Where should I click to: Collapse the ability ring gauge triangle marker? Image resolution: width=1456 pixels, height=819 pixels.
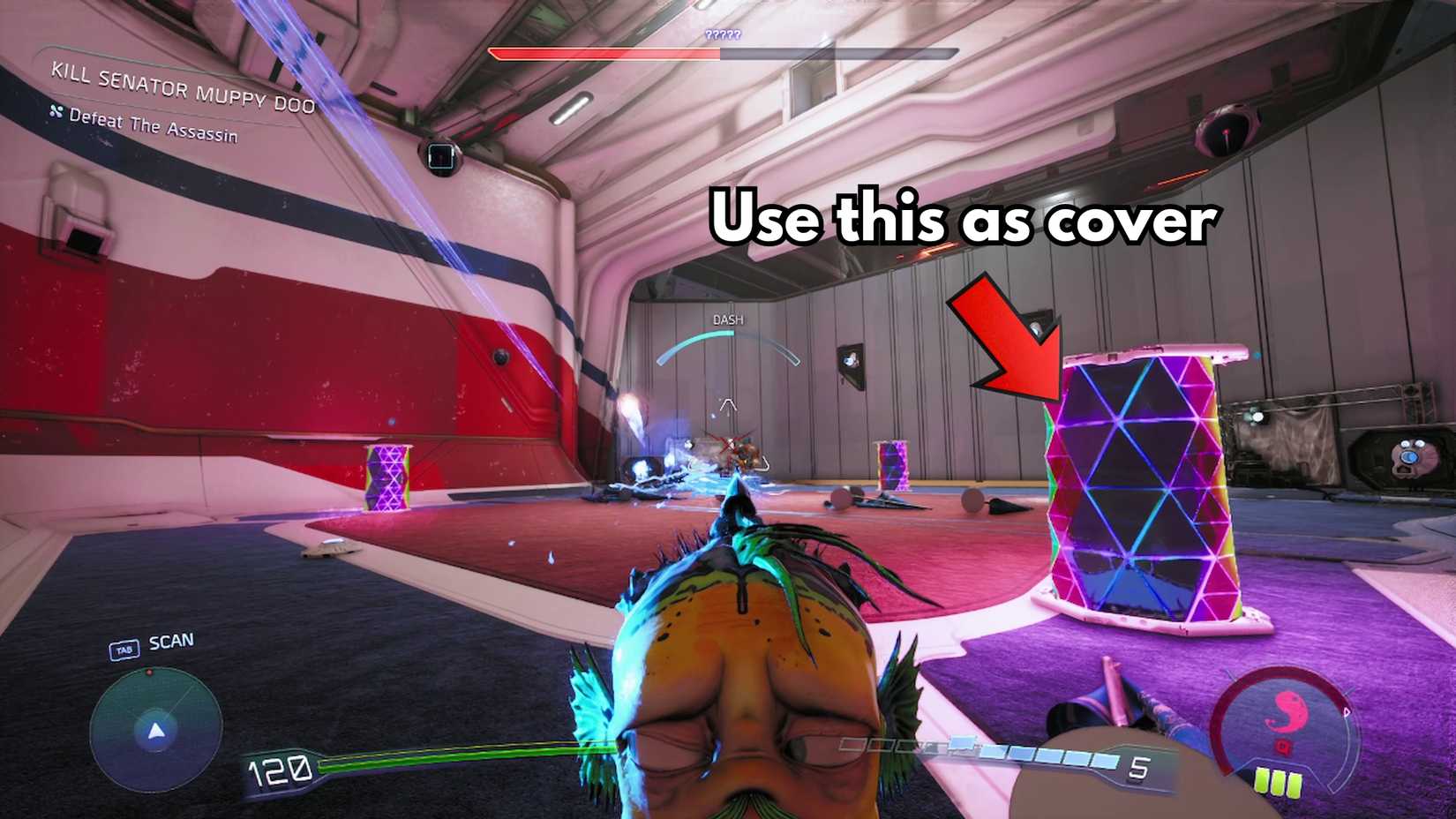1347,712
